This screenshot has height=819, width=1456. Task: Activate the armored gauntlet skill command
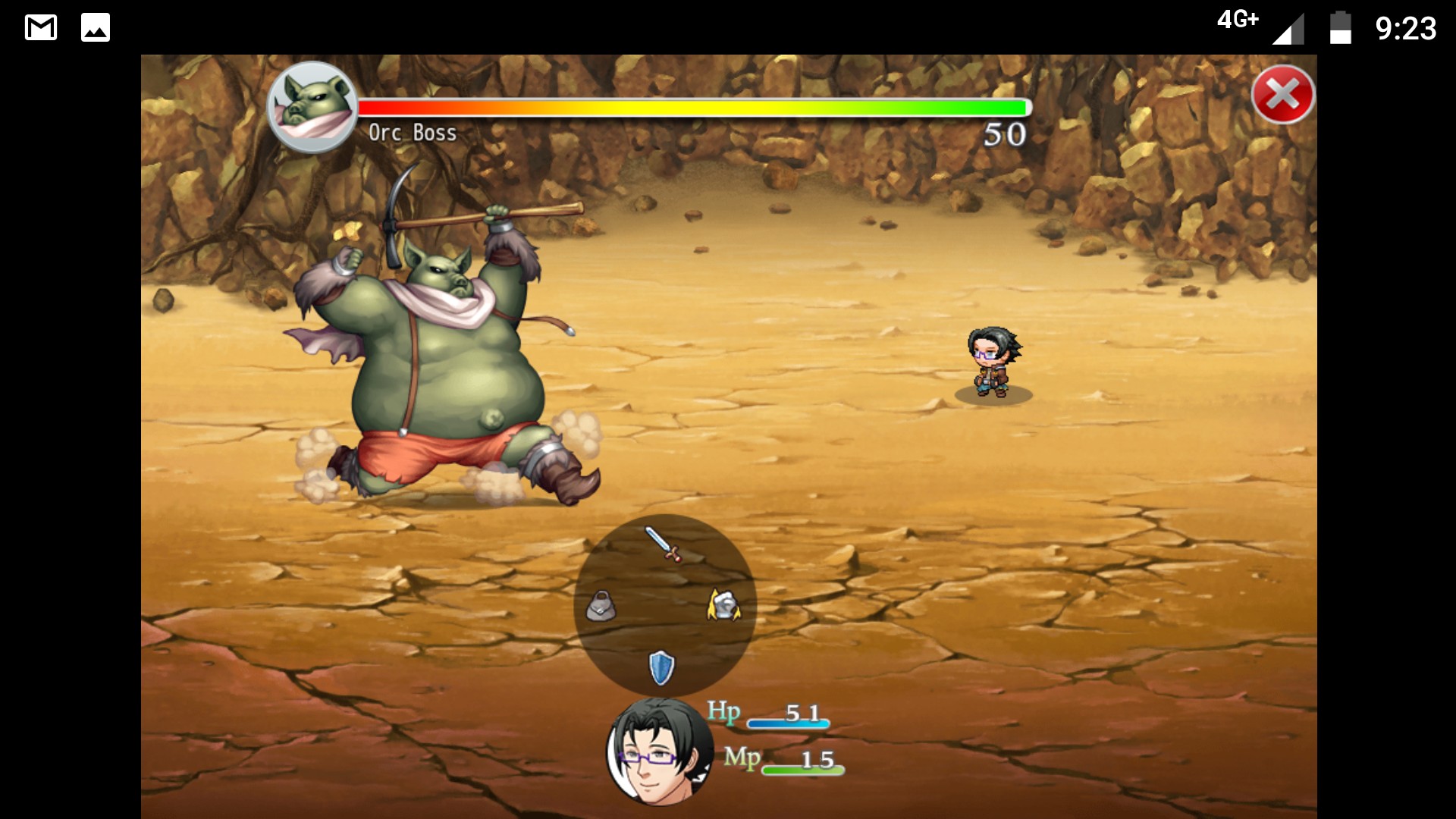pyautogui.click(x=723, y=605)
